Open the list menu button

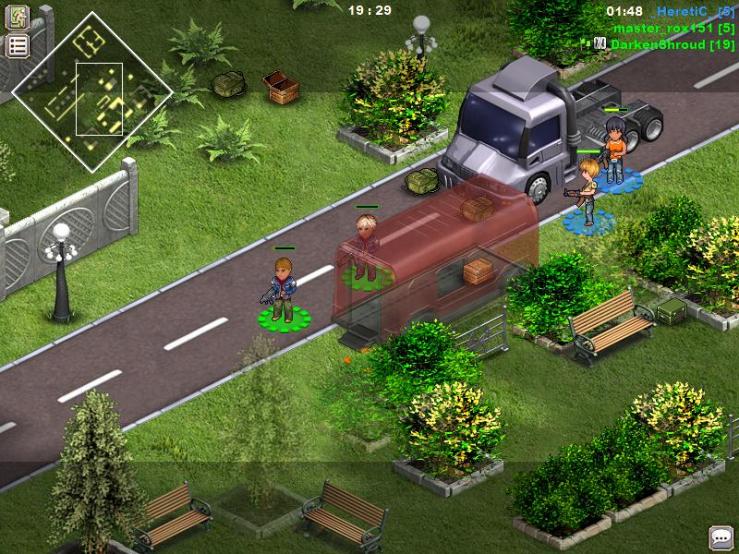click(x=17, y=45)
